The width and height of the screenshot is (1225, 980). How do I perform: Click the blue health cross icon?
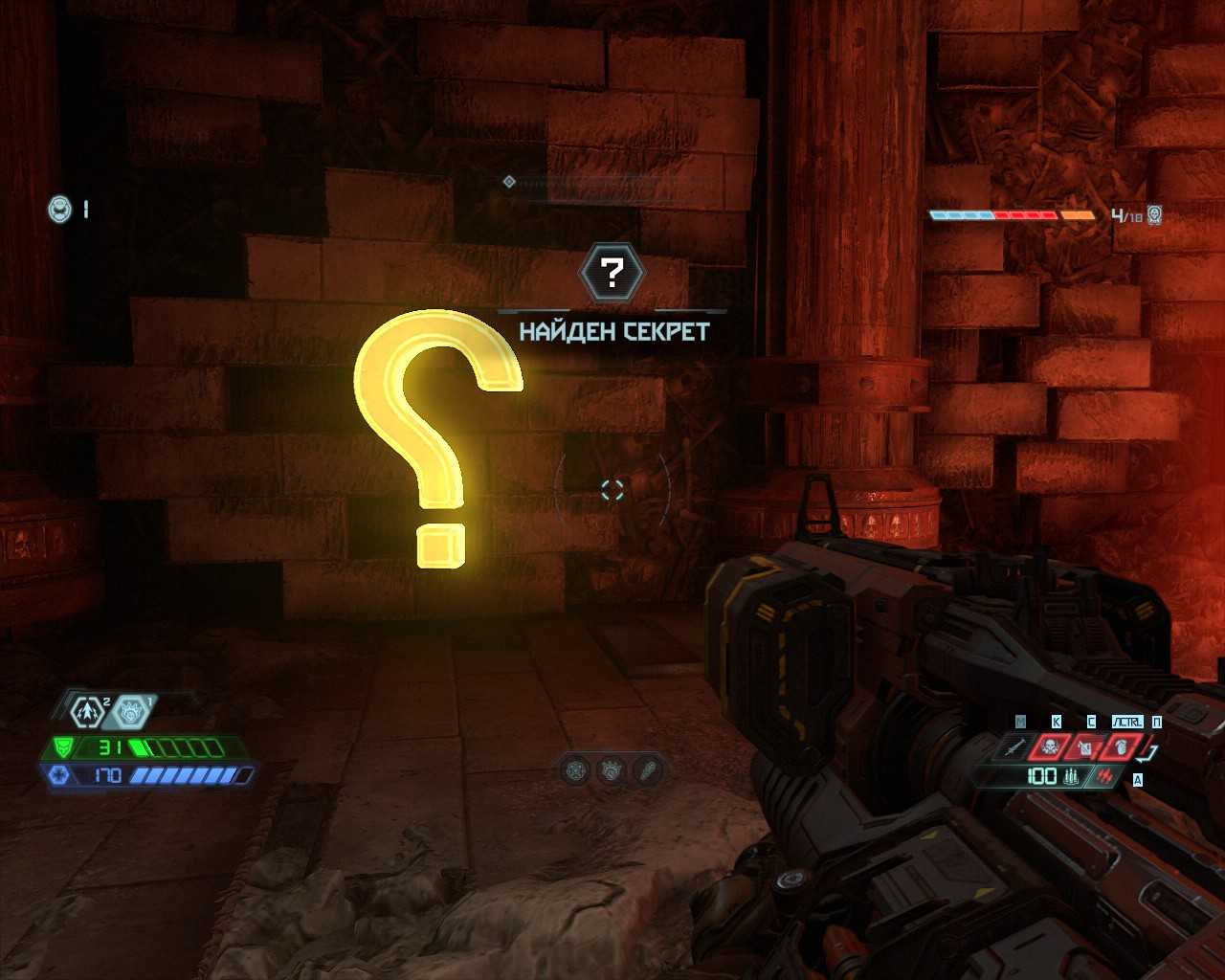(57, 775)
